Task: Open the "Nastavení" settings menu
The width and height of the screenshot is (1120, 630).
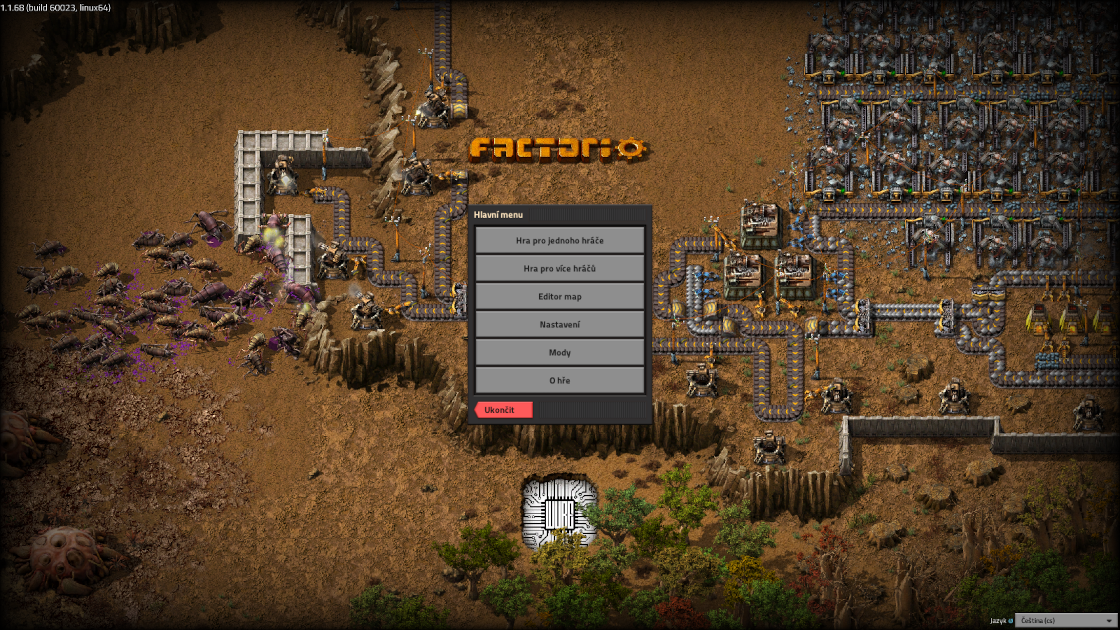Action: [x=559, y=324]
